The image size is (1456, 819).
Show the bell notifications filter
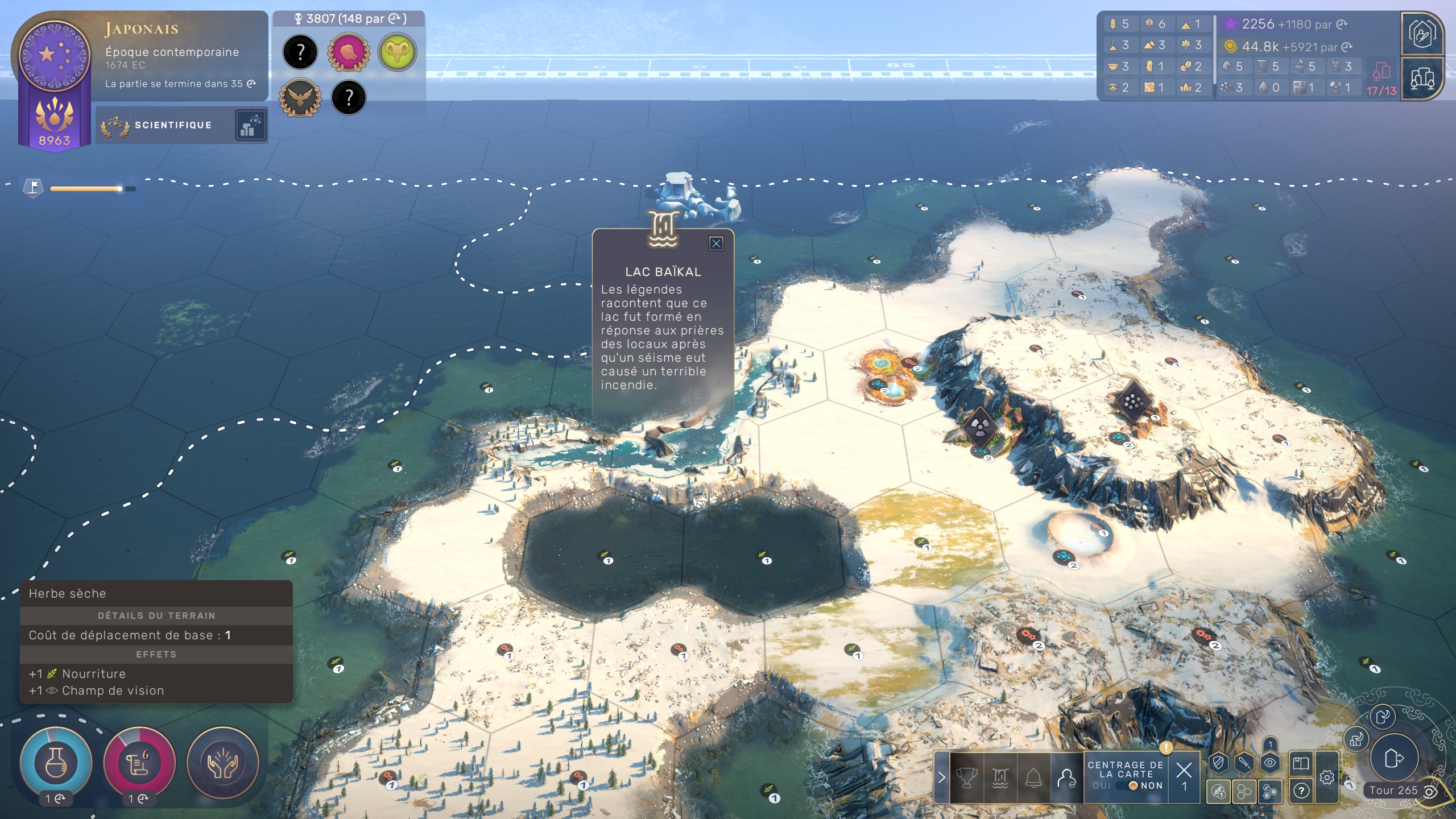click(x=1033, y=777)
